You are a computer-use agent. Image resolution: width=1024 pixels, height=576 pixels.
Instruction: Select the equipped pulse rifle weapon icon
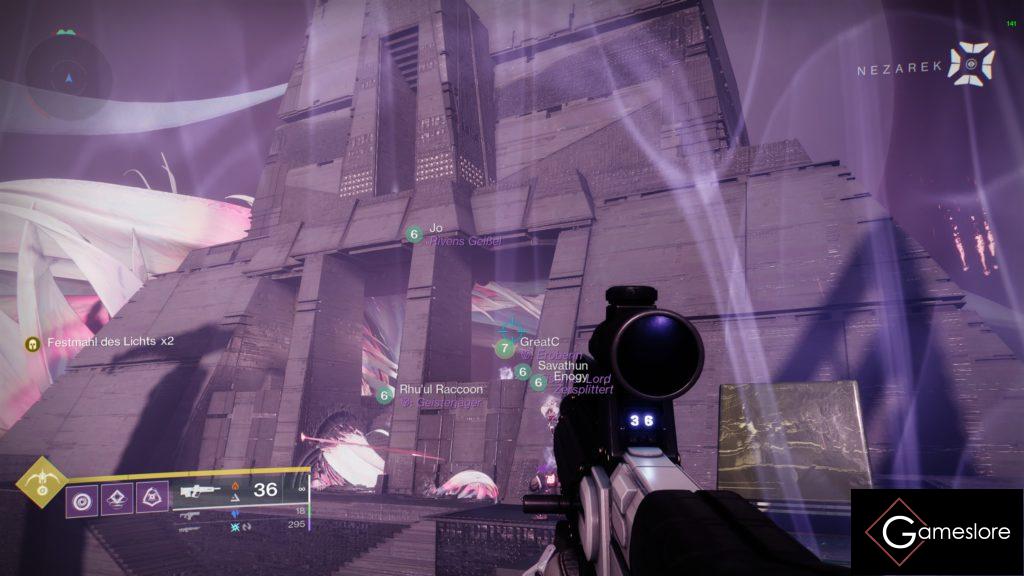tap(200, 491)
